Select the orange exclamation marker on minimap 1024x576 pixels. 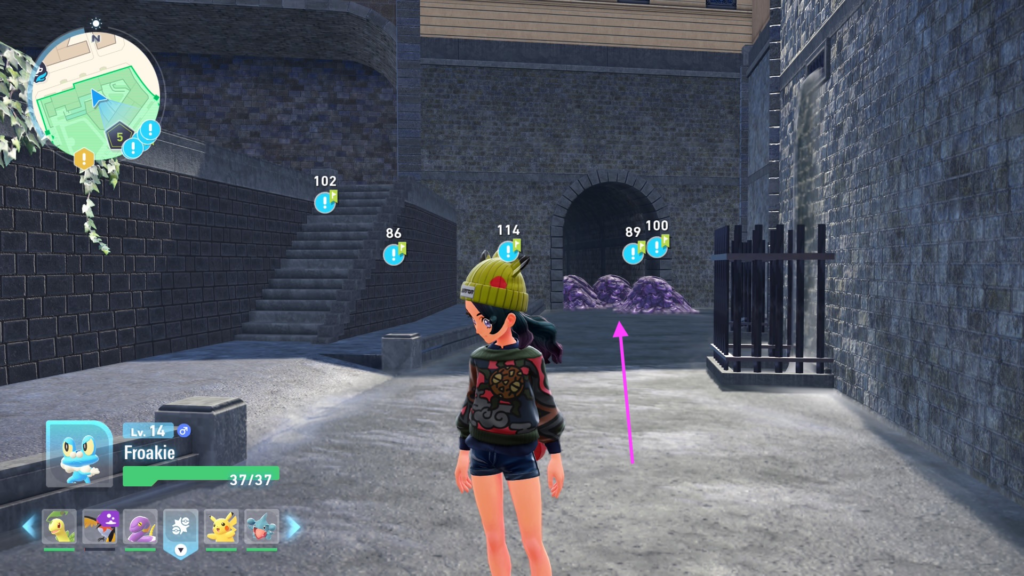point(83,158)
